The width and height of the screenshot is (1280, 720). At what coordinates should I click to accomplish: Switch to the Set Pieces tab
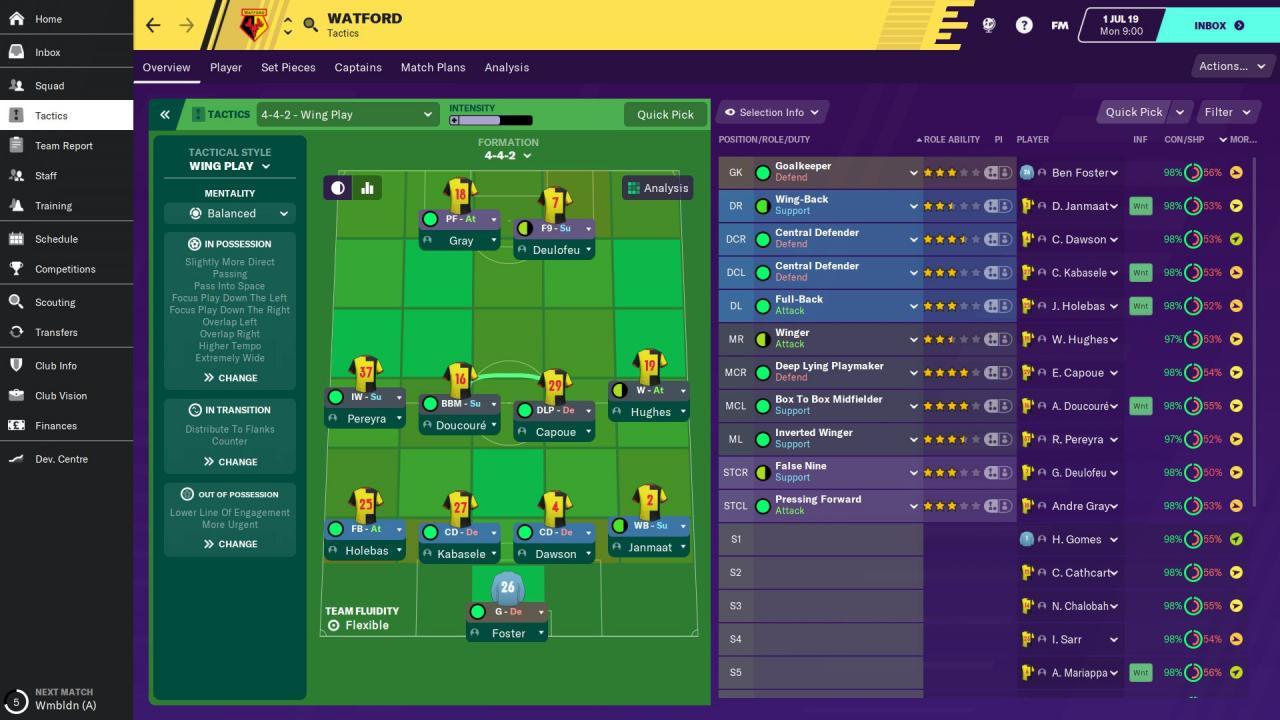click(288, 67)
